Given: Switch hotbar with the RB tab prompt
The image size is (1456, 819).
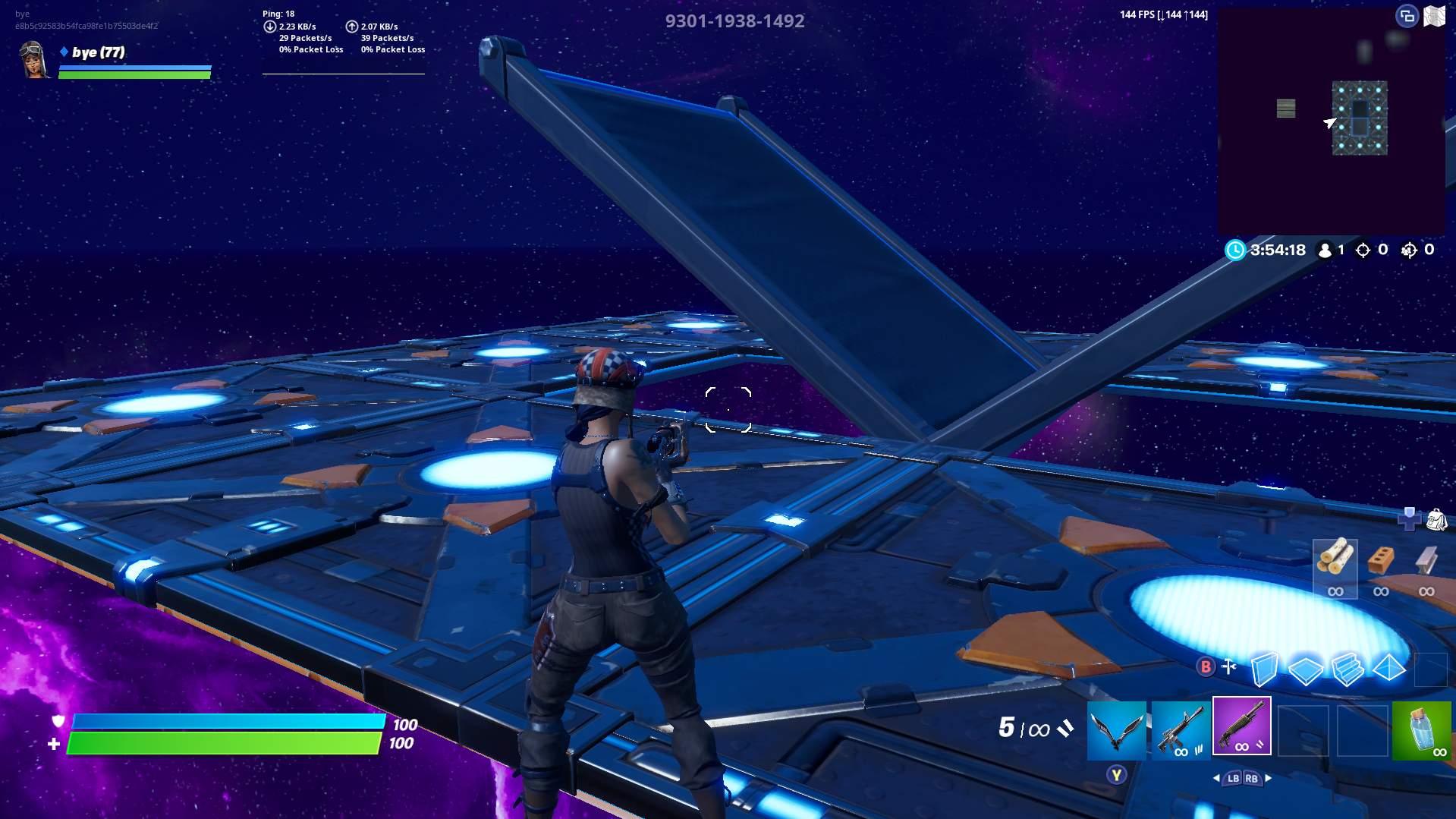Looking at the screenshot, I should (x=1253, y=779).
